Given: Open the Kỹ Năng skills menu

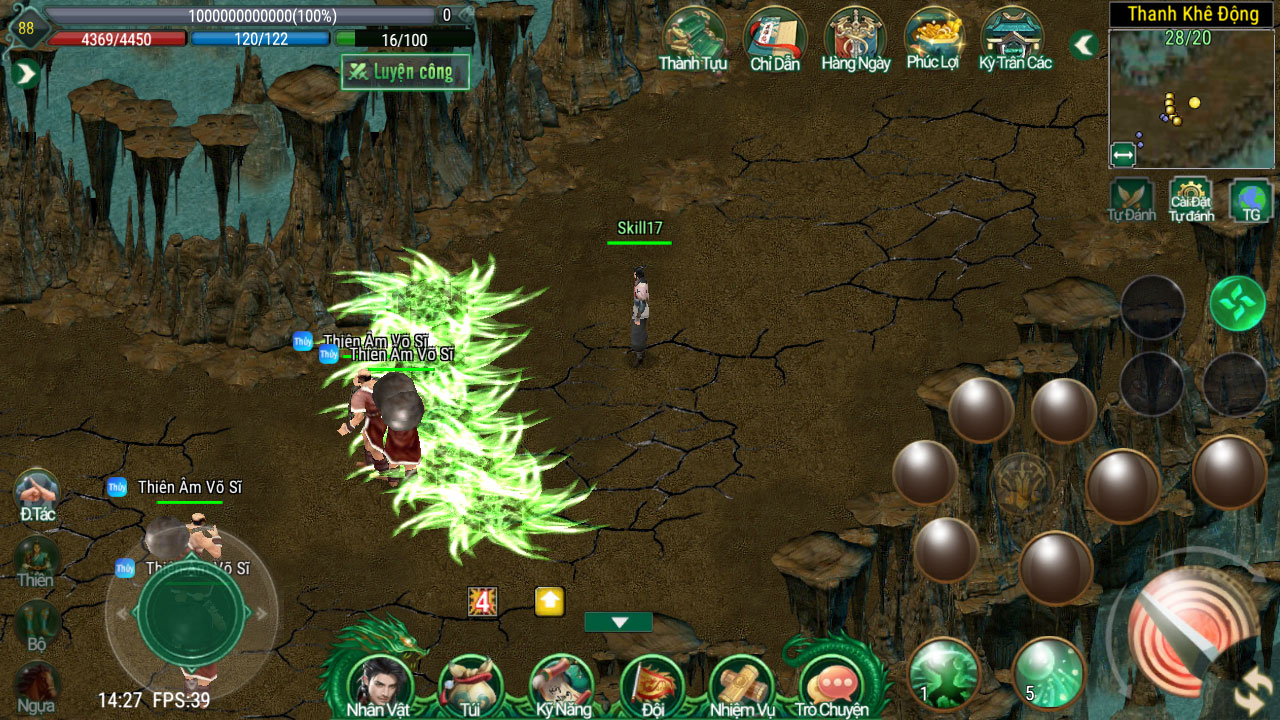Looking at the screenshot, I should 561,684.
